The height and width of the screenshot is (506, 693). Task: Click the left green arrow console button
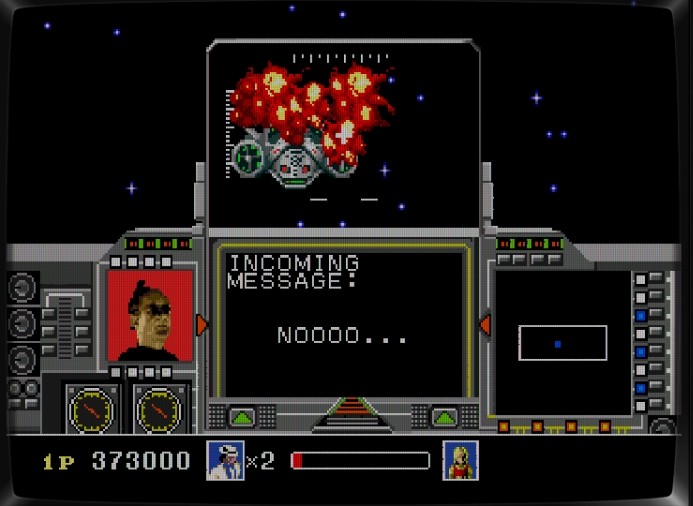pos(242,416)
